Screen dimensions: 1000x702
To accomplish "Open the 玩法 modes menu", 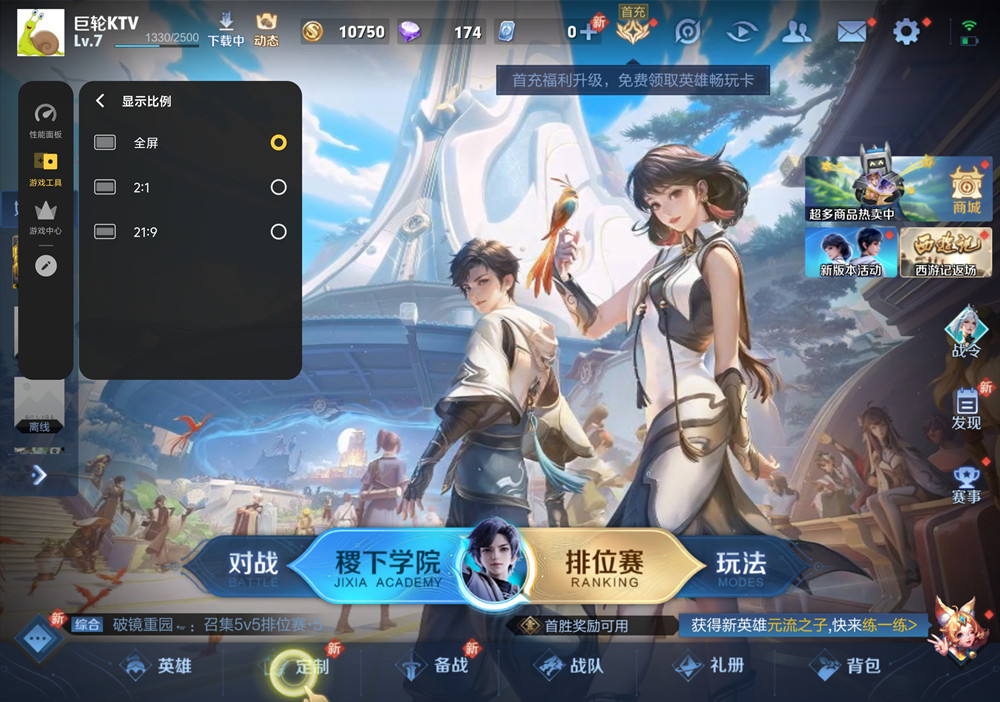I will [x=740, y=566].
